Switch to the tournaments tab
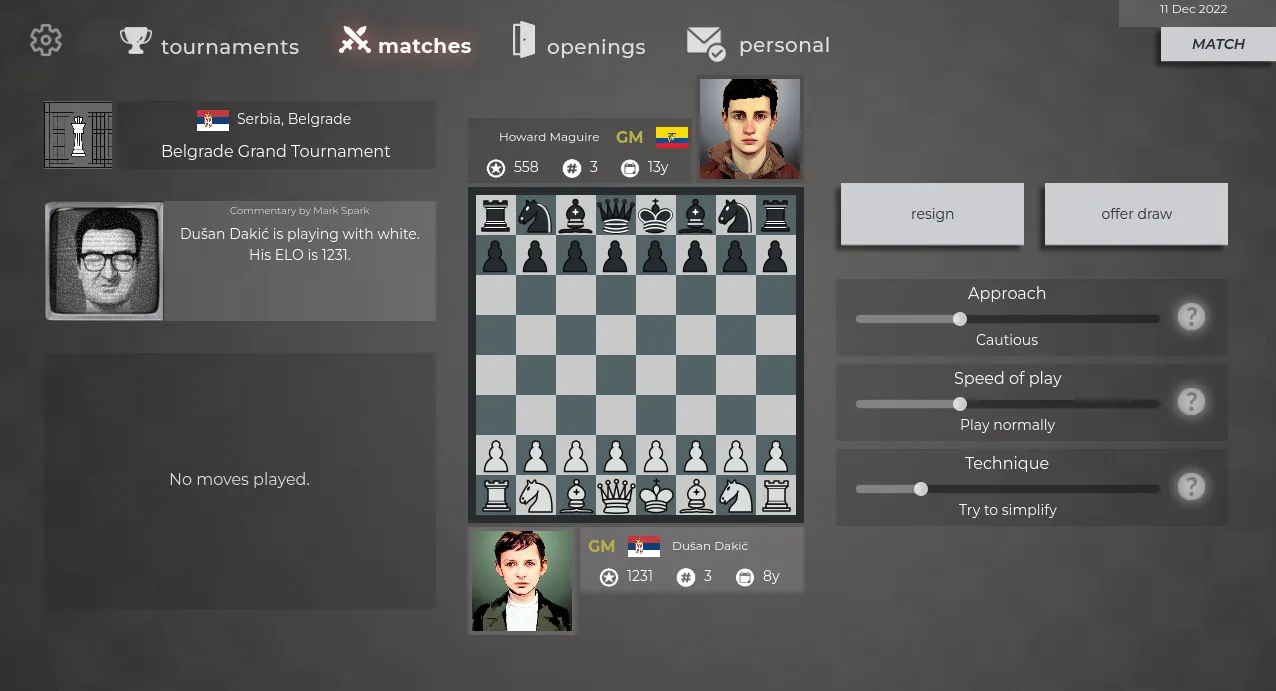 (x=210, y=45)
